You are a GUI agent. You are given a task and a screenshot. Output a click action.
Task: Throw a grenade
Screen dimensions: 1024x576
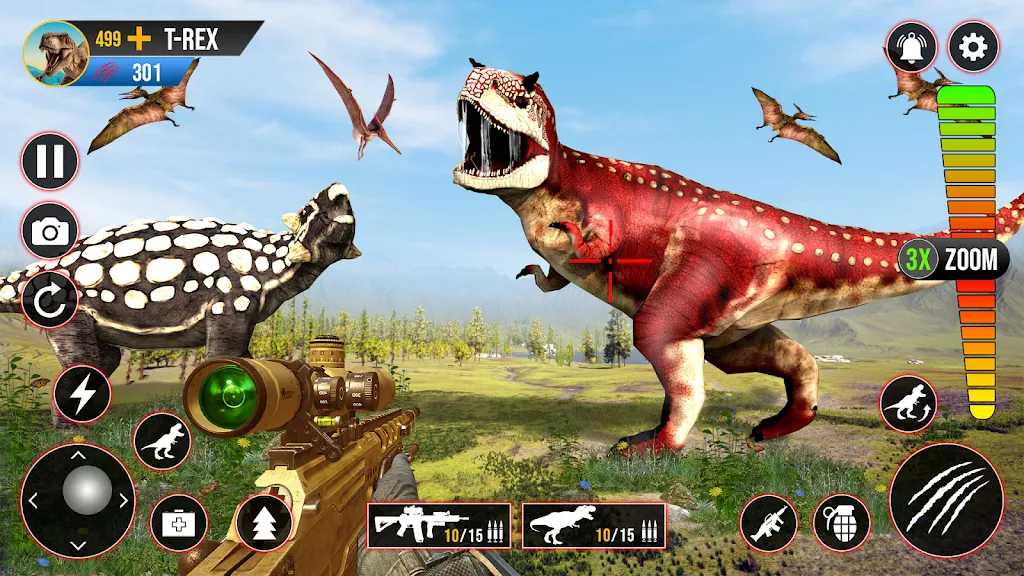point(841,522)
